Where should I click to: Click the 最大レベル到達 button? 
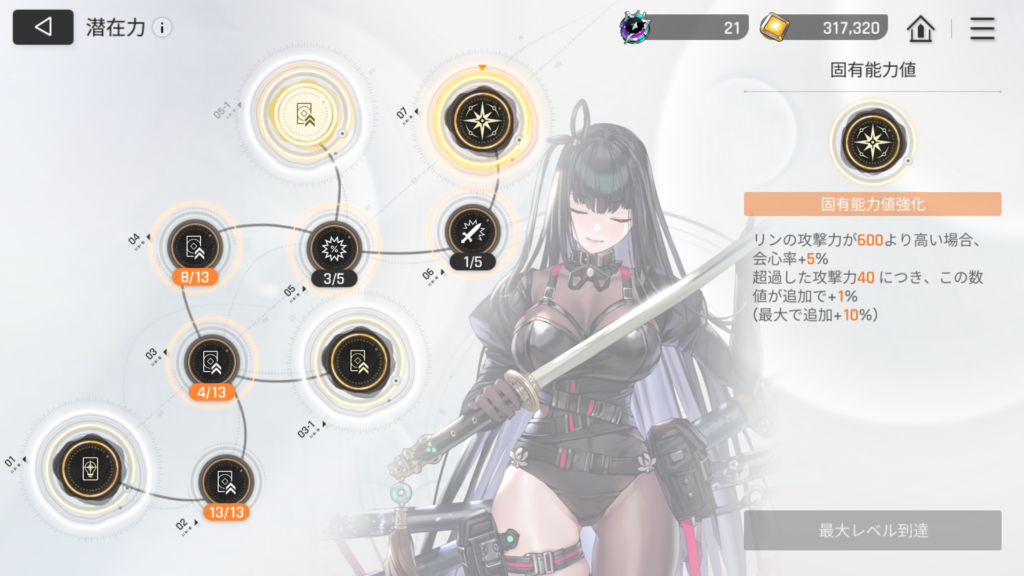coord(872,530)
